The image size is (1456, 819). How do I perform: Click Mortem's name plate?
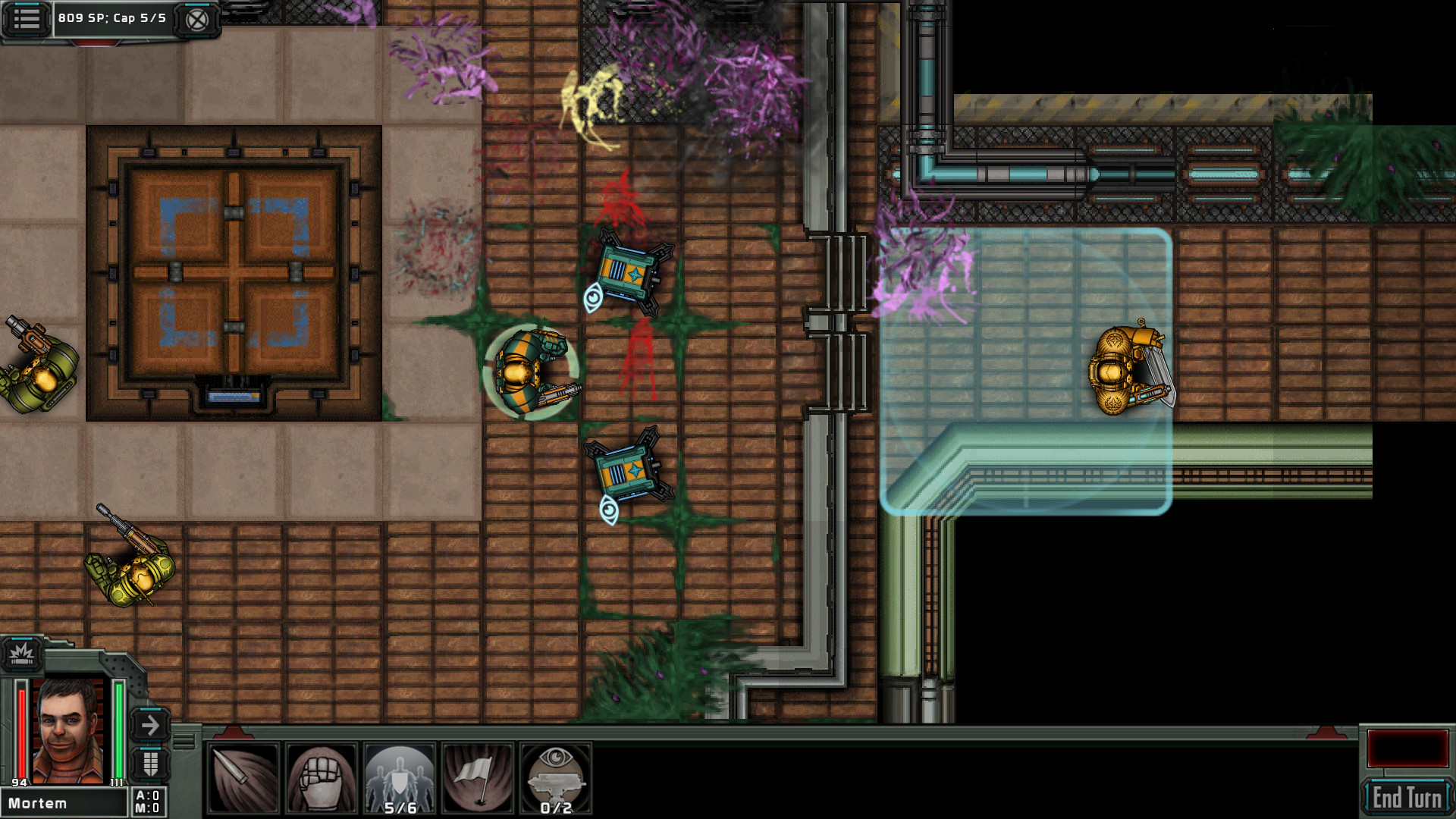point(64,802)
